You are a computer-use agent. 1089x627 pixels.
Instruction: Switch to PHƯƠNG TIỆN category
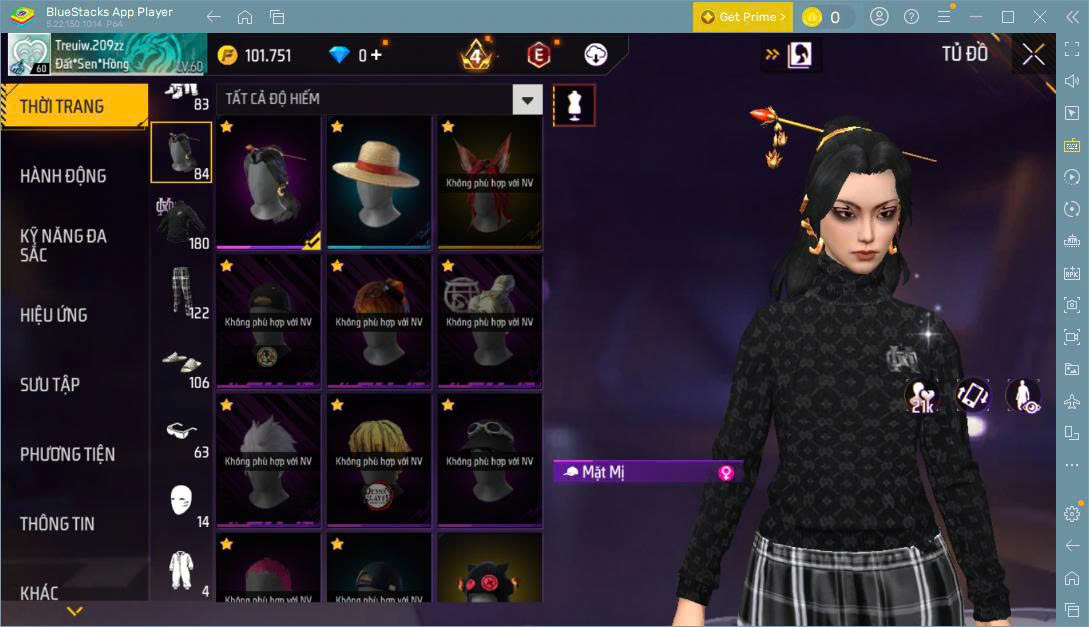pyautogui.click(x=67, y=454)
